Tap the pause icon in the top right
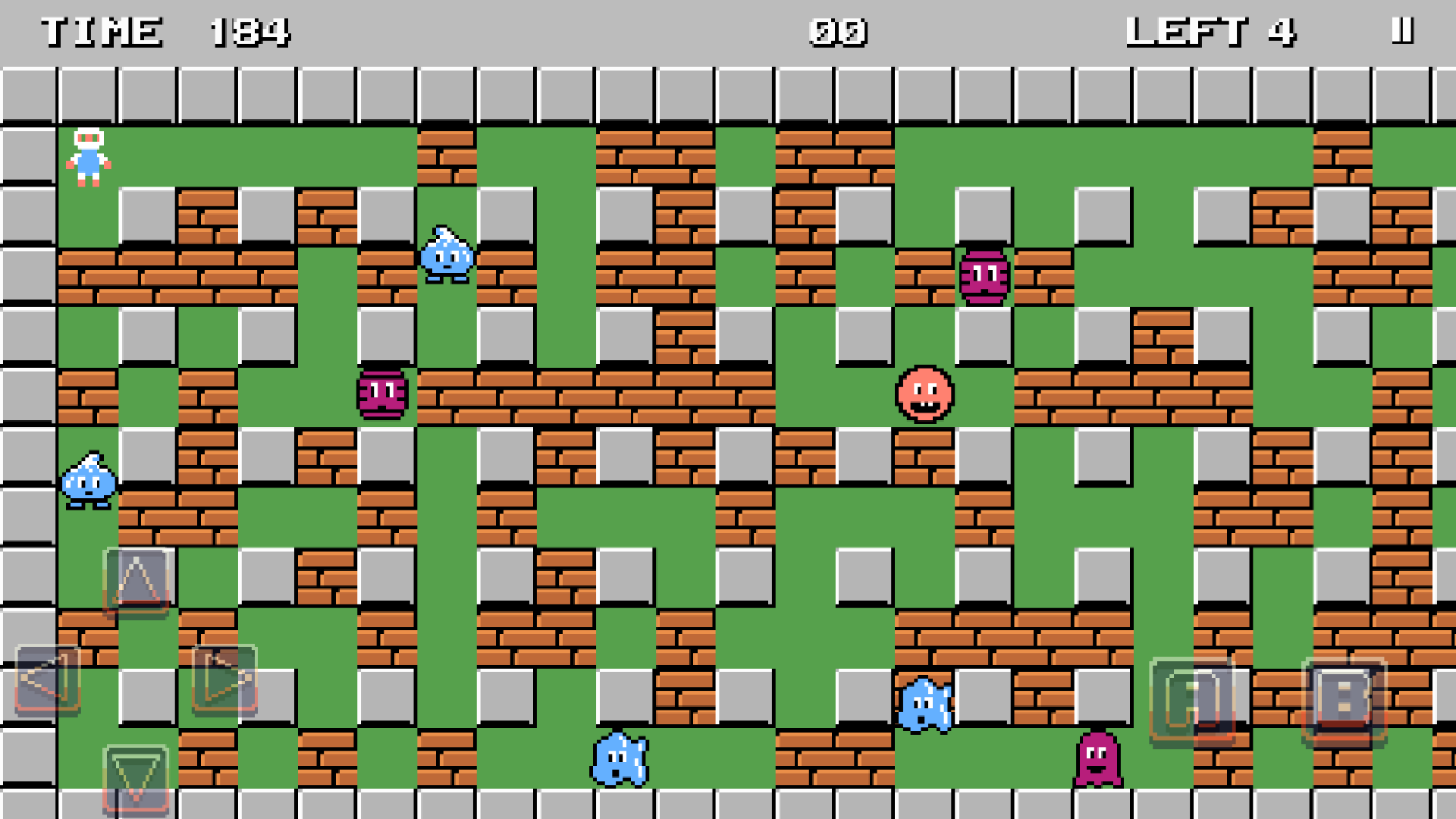 point(1402,32)
